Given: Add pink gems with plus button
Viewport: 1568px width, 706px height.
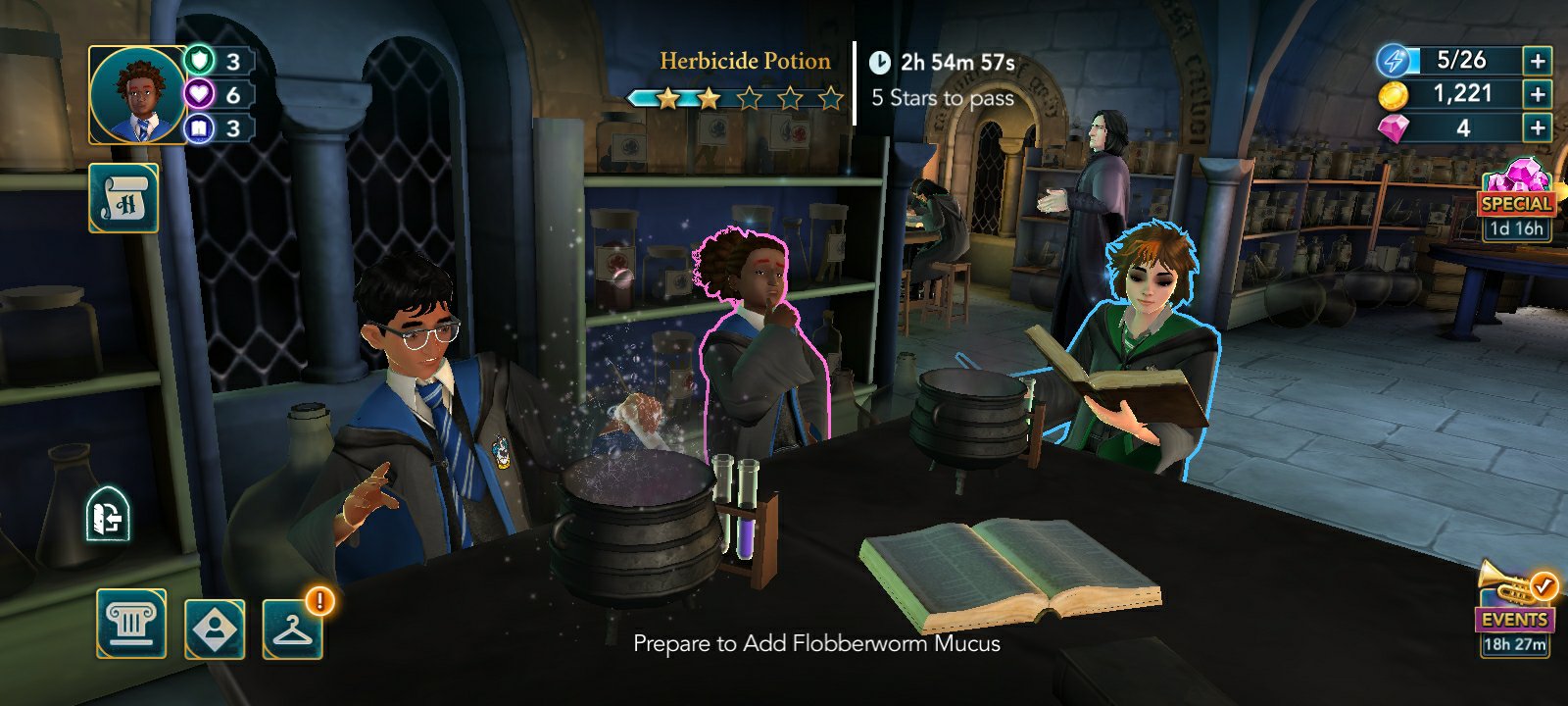Looking at the screenshot, I should coord(1538,127).
